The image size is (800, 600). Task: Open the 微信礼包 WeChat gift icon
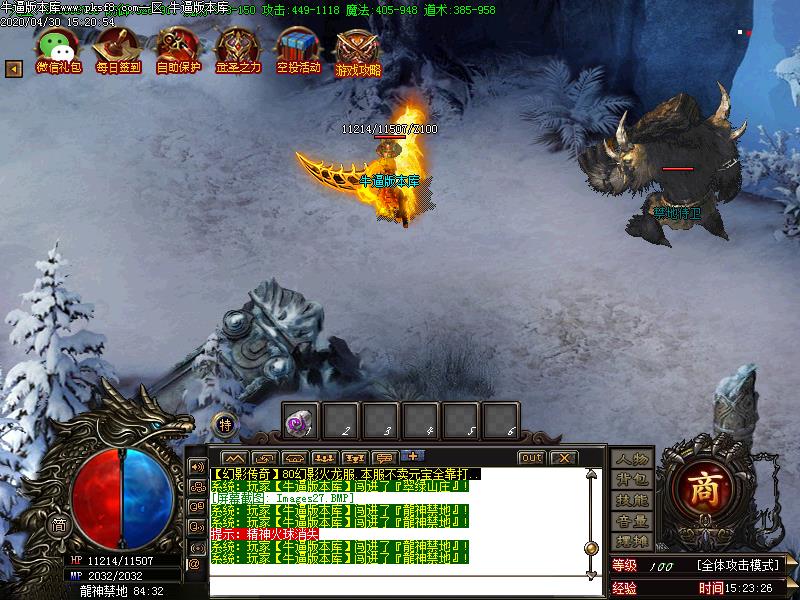coord(58,48)
